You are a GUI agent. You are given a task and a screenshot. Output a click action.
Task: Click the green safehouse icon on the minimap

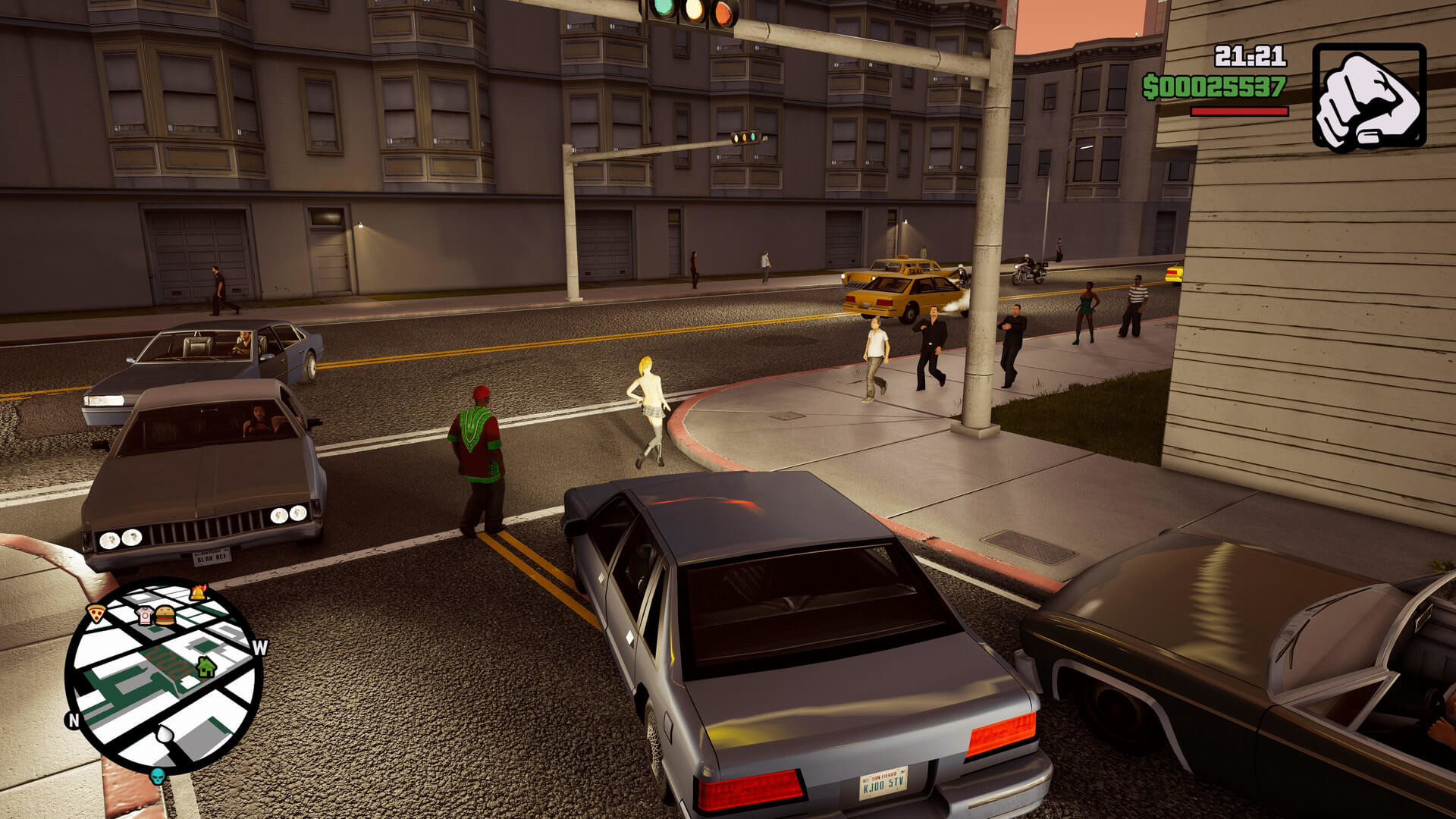[x=206, y=667]
